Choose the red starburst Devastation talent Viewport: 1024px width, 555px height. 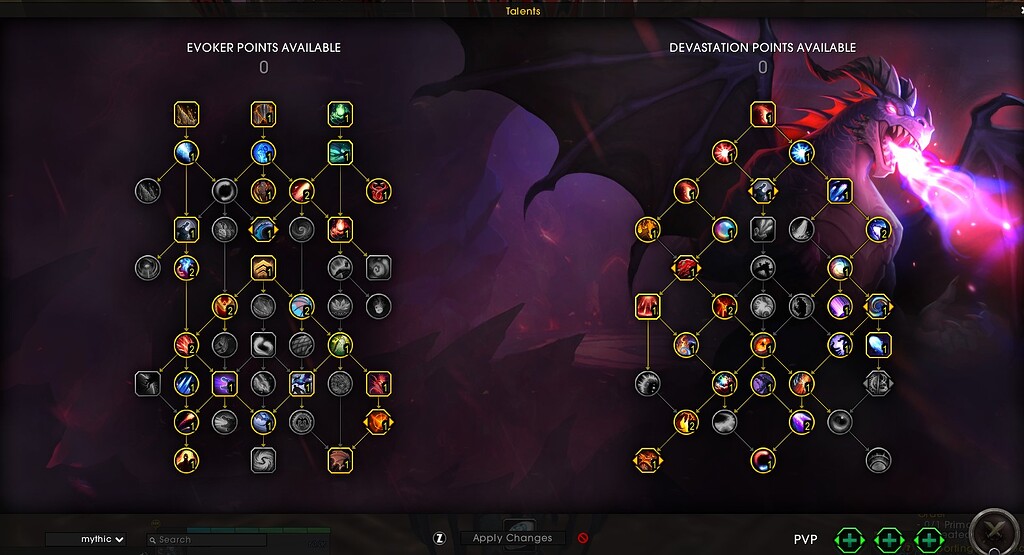(x=724, y=153)
